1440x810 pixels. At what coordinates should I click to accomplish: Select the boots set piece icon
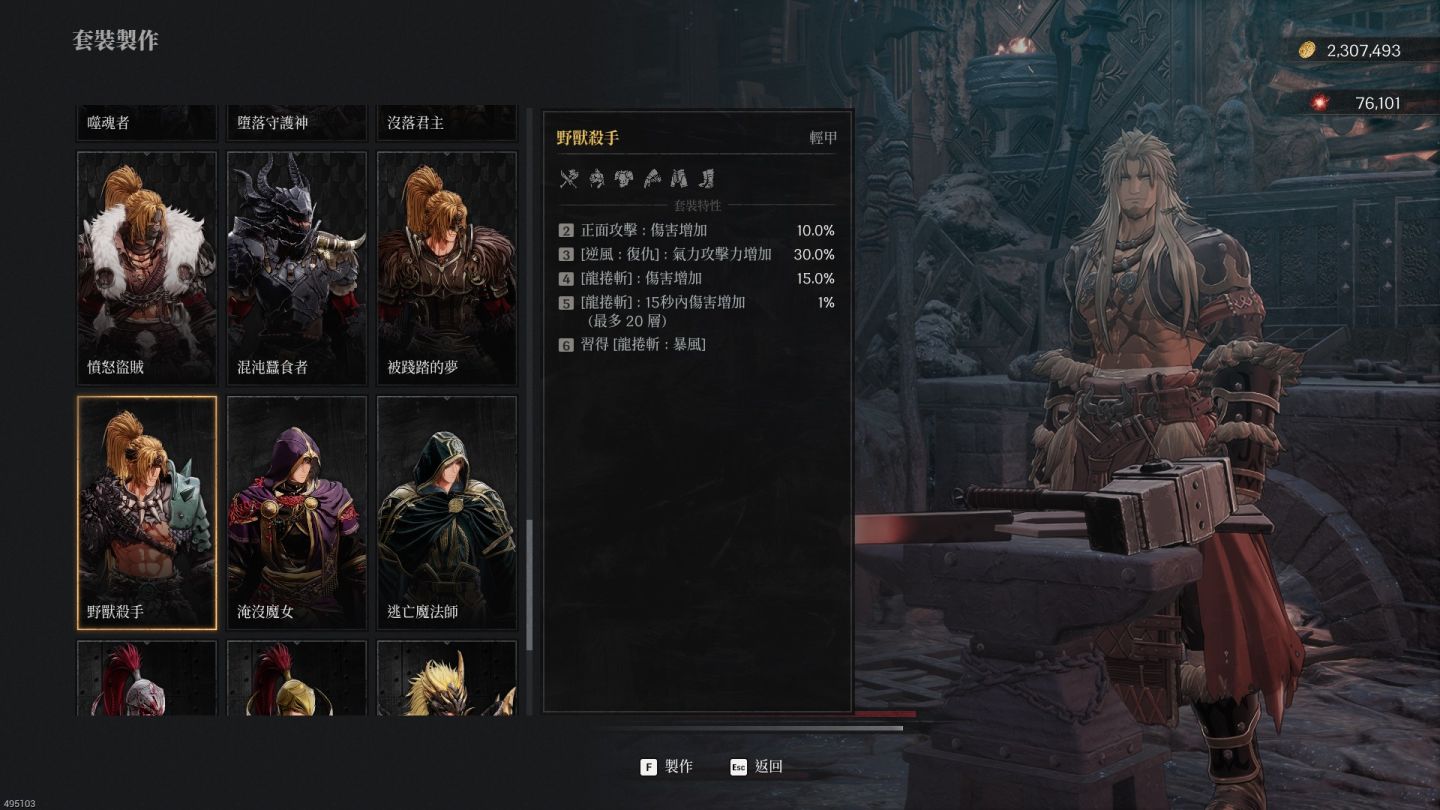(x=707, y=179)
